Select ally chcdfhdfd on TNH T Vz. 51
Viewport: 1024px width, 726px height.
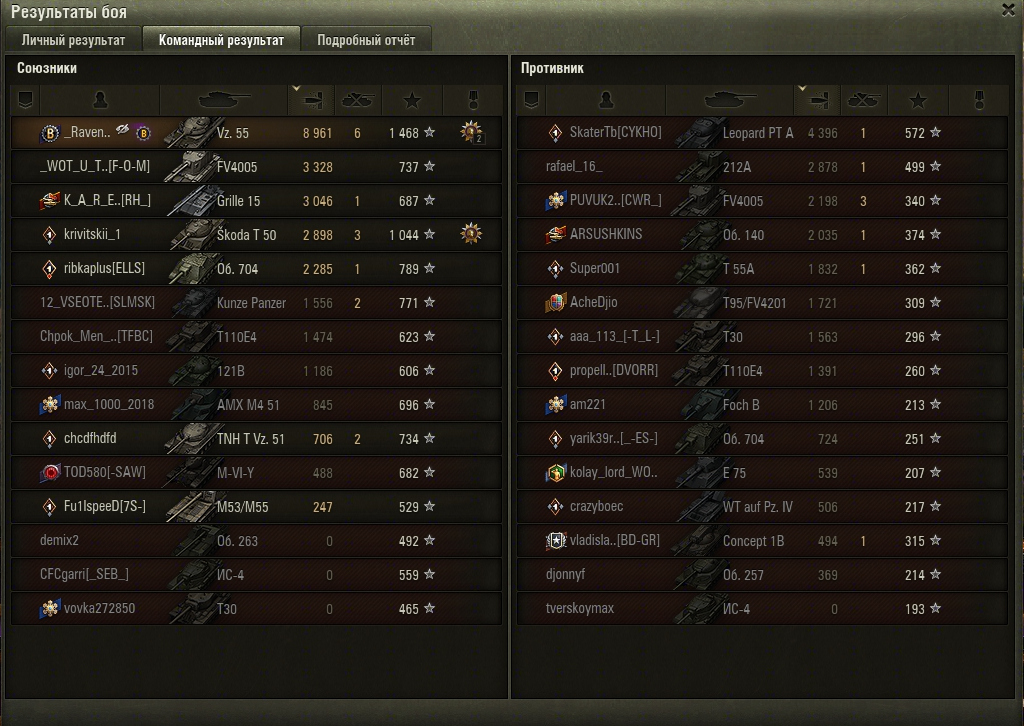pyautogui.click(x=256, y=439)
